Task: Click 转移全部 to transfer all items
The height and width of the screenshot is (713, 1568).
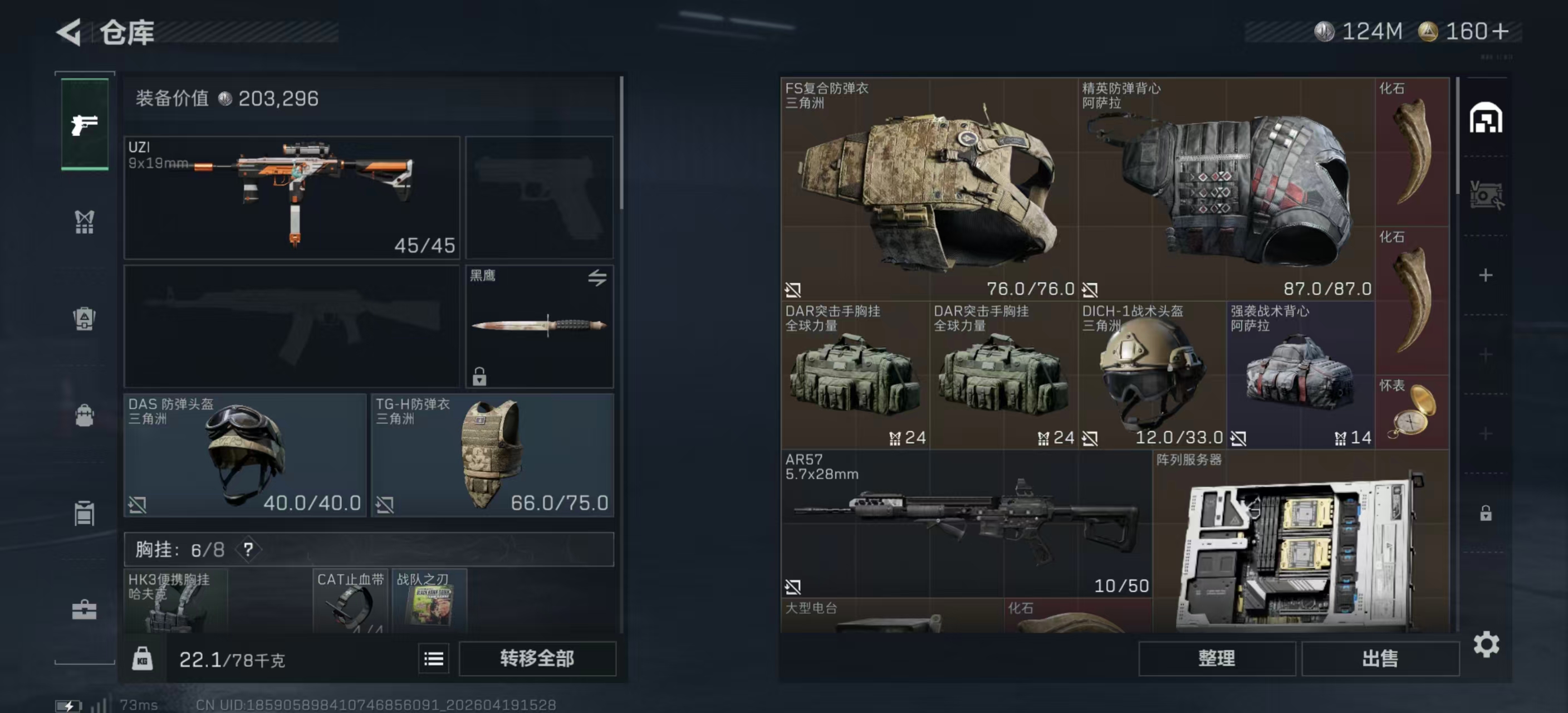Action: click(537, 658)
